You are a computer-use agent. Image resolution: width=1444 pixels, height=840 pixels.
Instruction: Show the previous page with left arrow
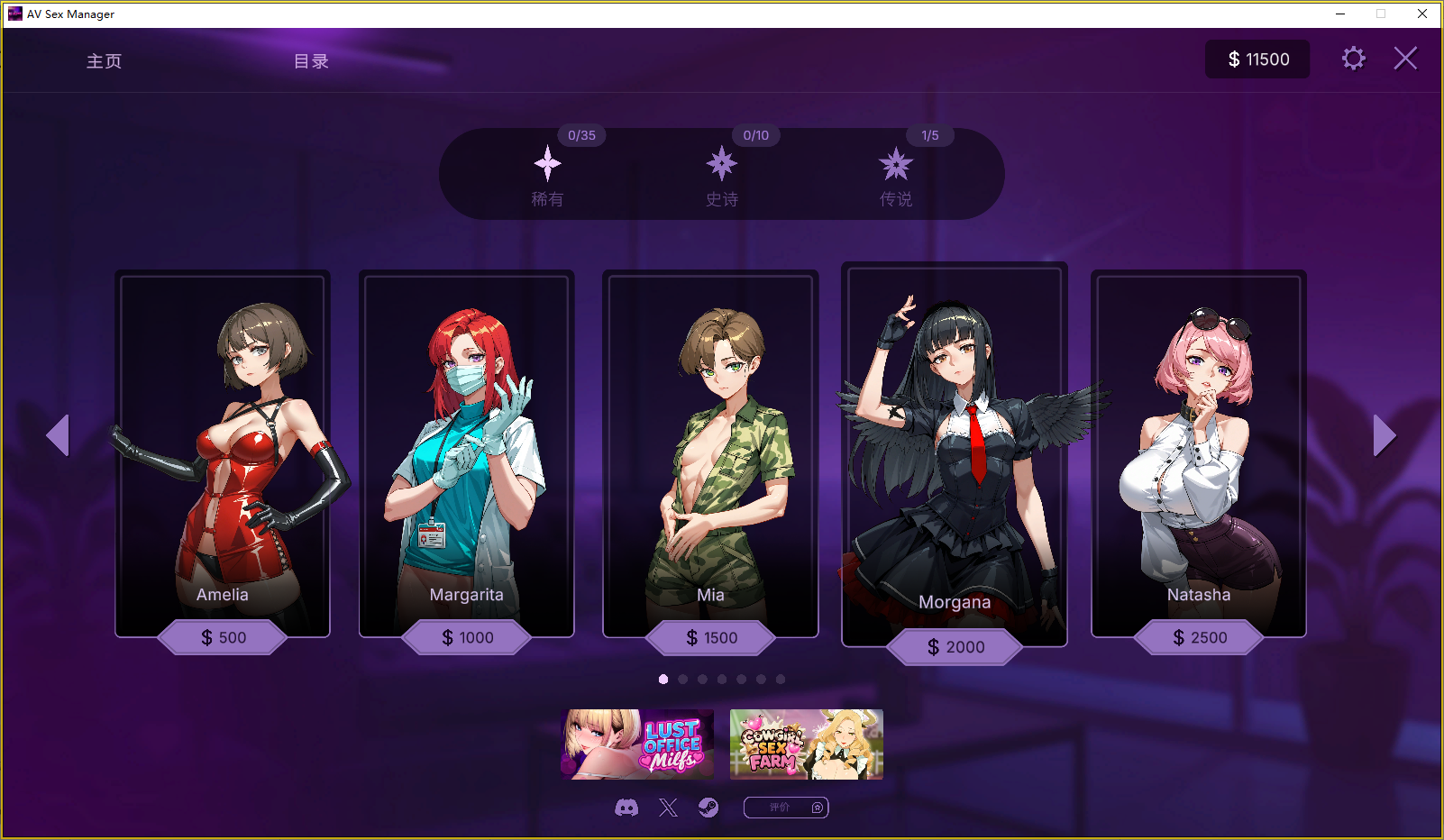[58, 435]
